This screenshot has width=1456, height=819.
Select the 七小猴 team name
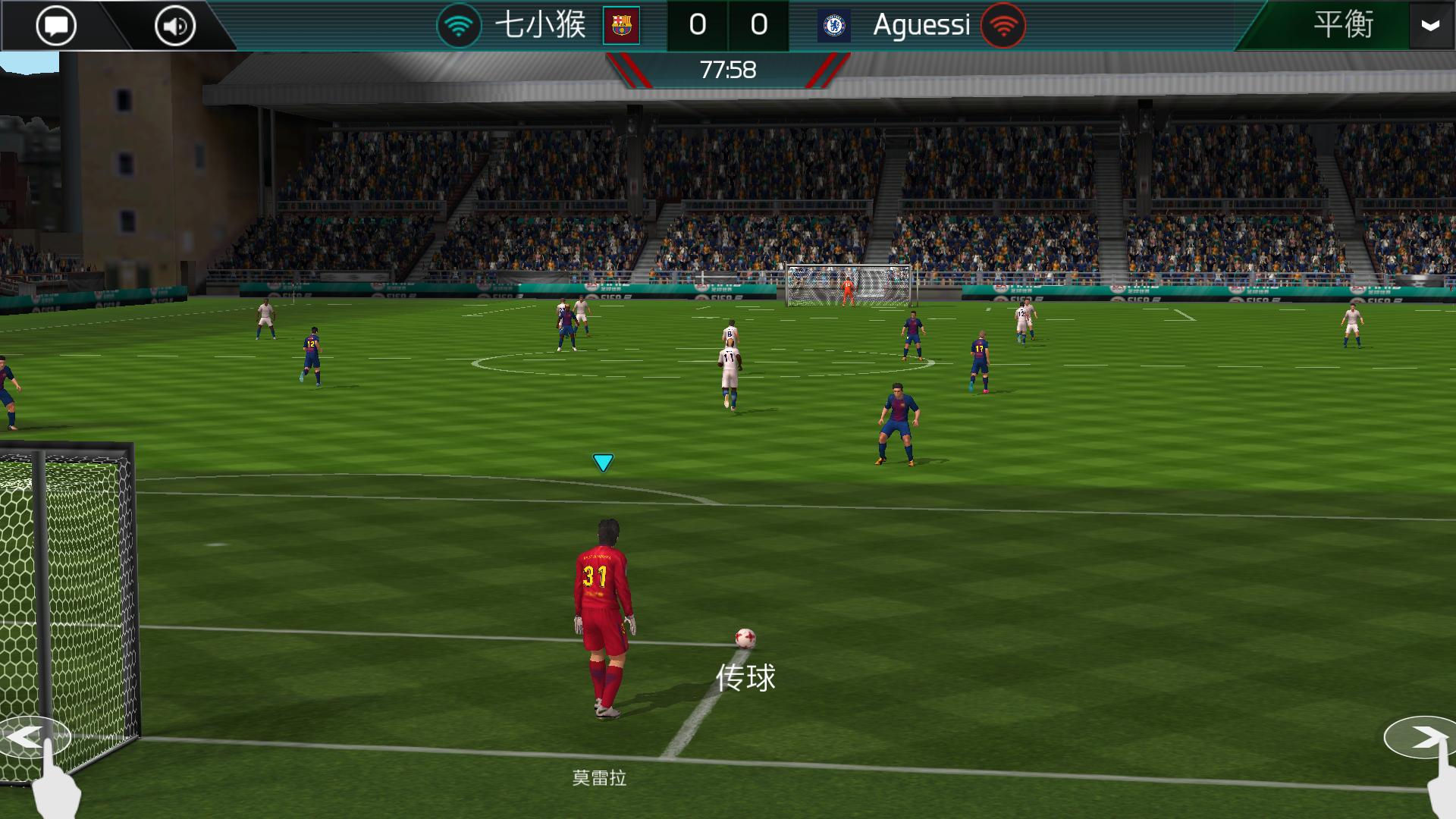pos(542,24)
